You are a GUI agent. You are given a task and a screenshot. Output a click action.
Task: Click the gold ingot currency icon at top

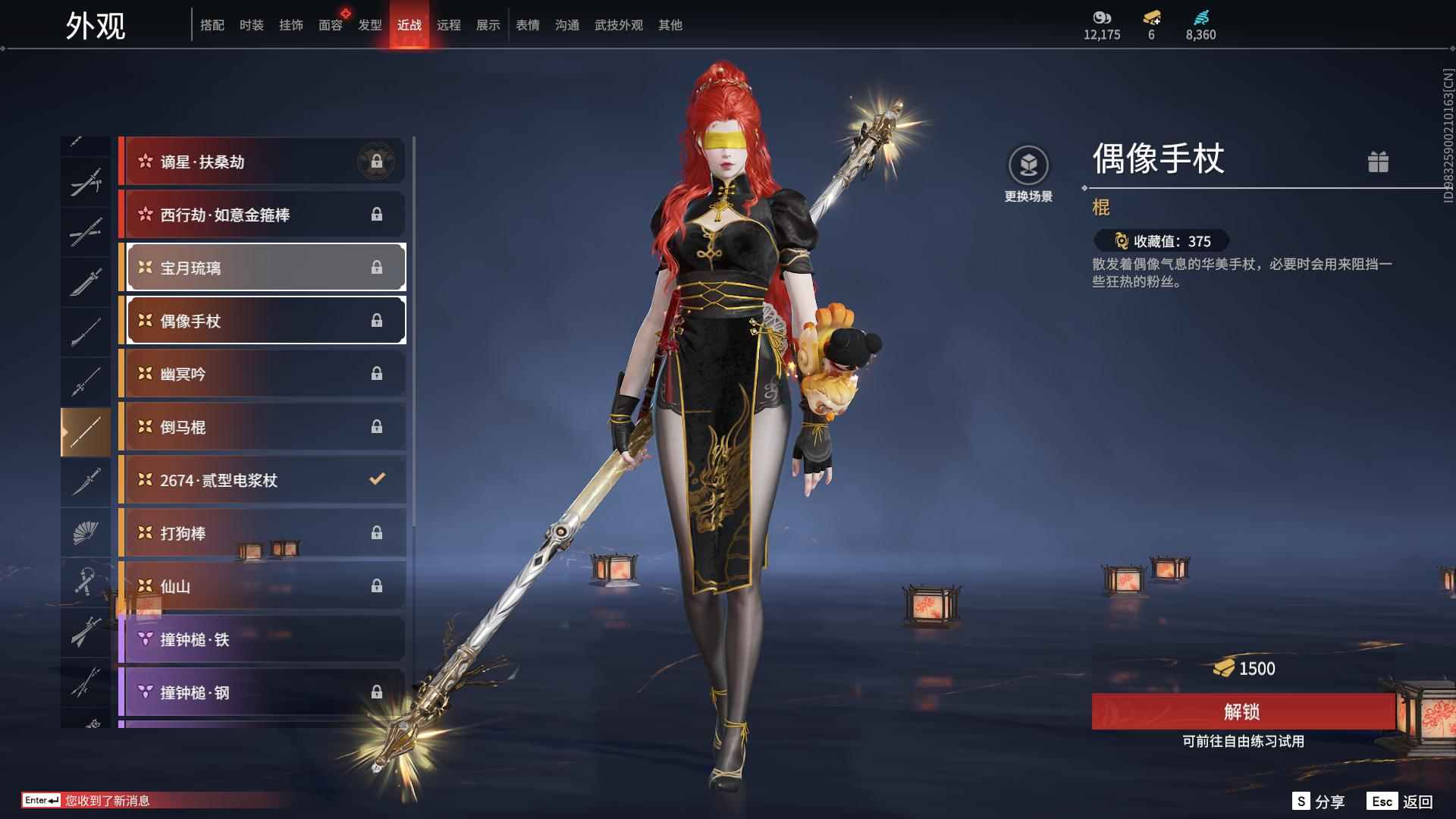pyautogui.click(x=1150, y=18)
